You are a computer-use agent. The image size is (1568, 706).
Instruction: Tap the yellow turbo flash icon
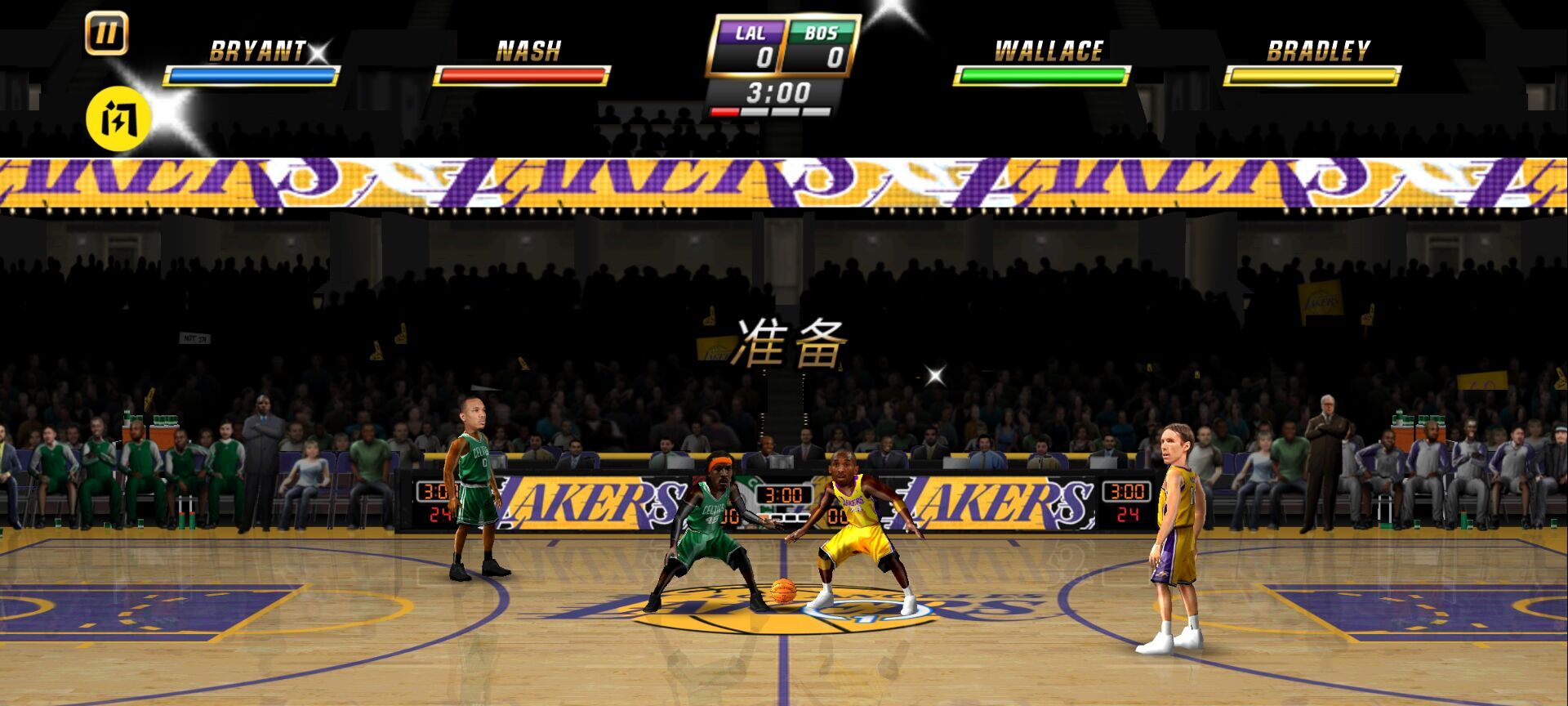117,121
